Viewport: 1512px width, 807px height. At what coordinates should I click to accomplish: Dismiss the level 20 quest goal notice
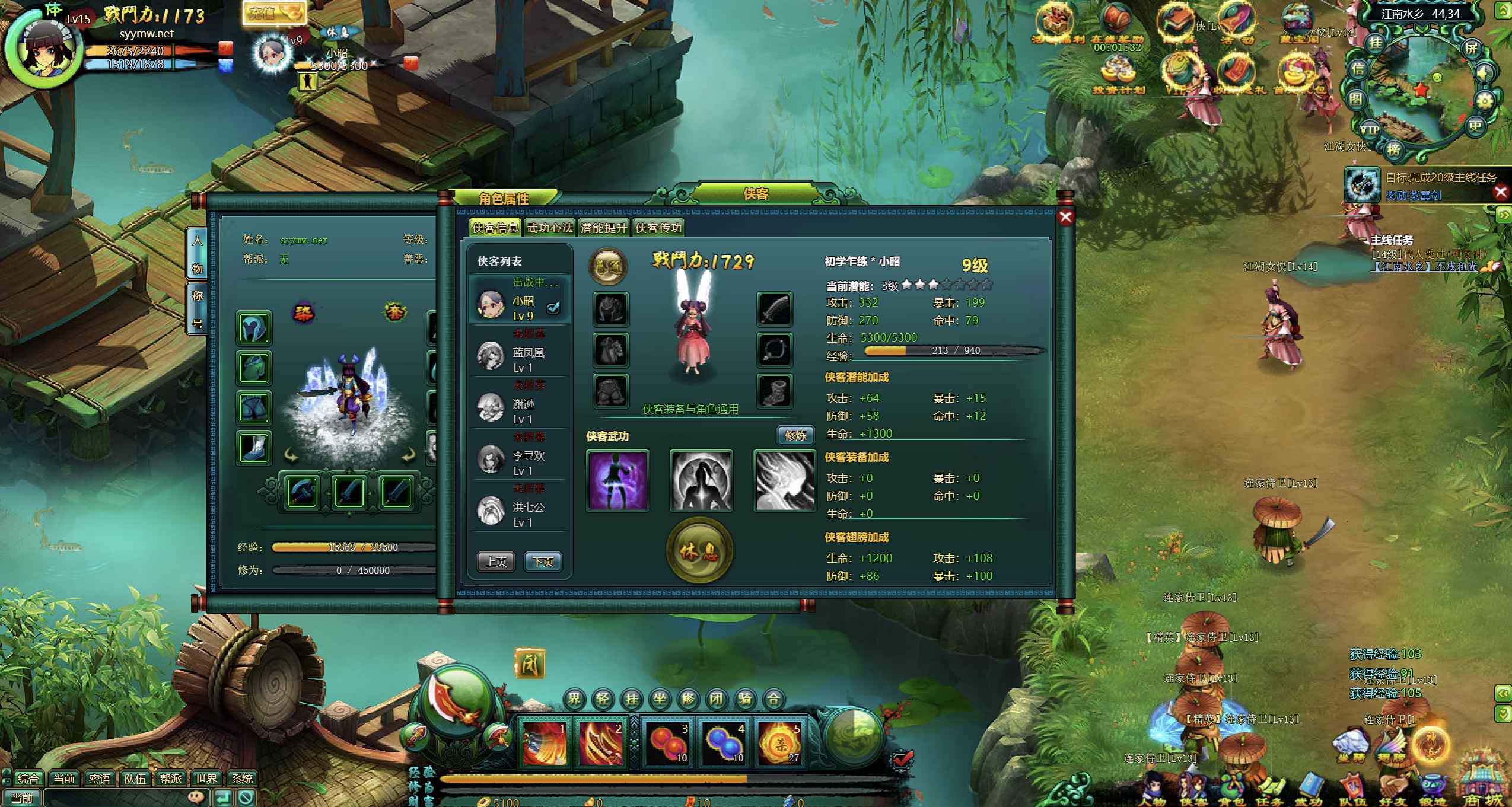click(x=1501, y=192)
